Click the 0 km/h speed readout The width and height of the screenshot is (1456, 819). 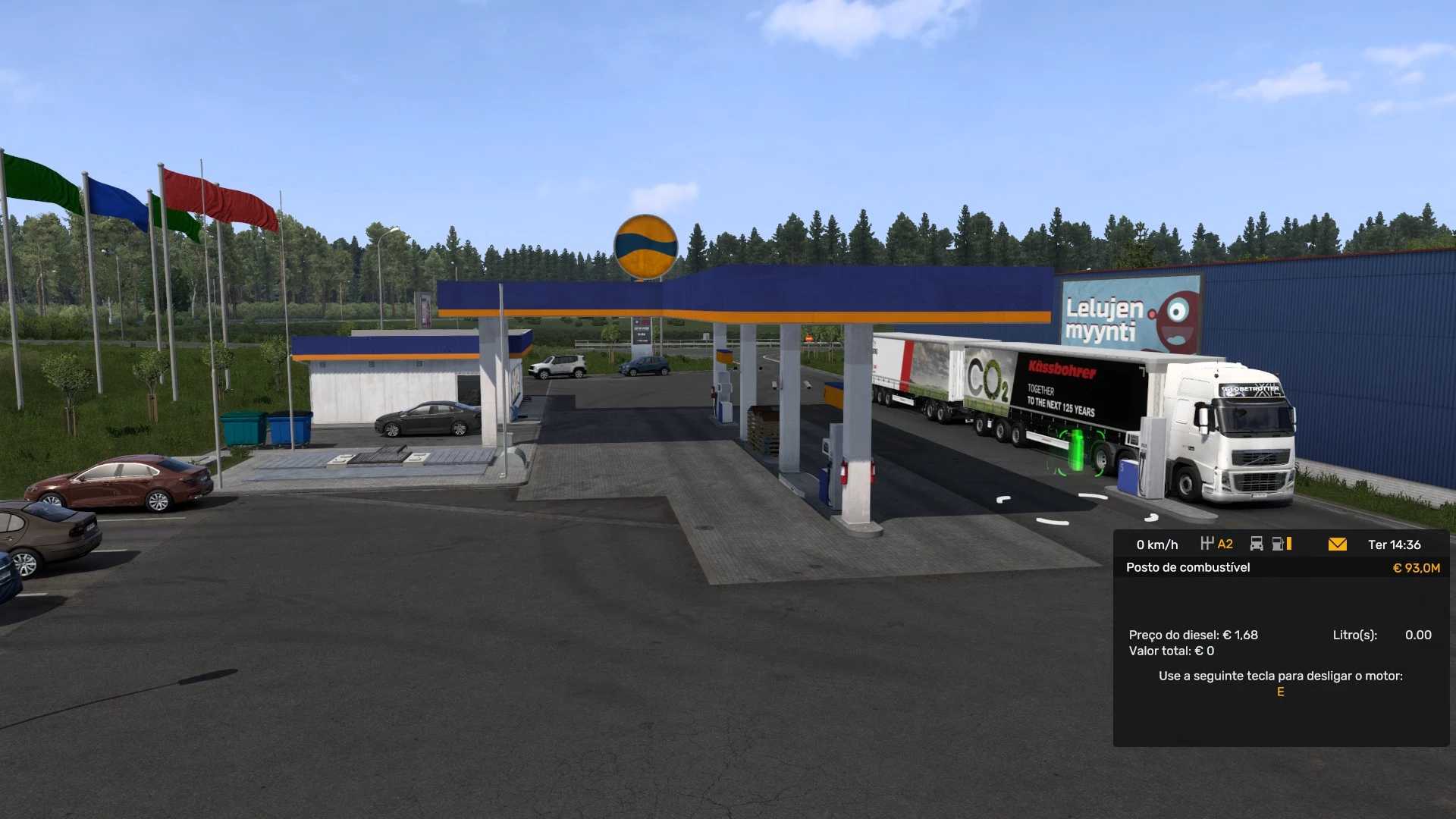[1158, 544]
